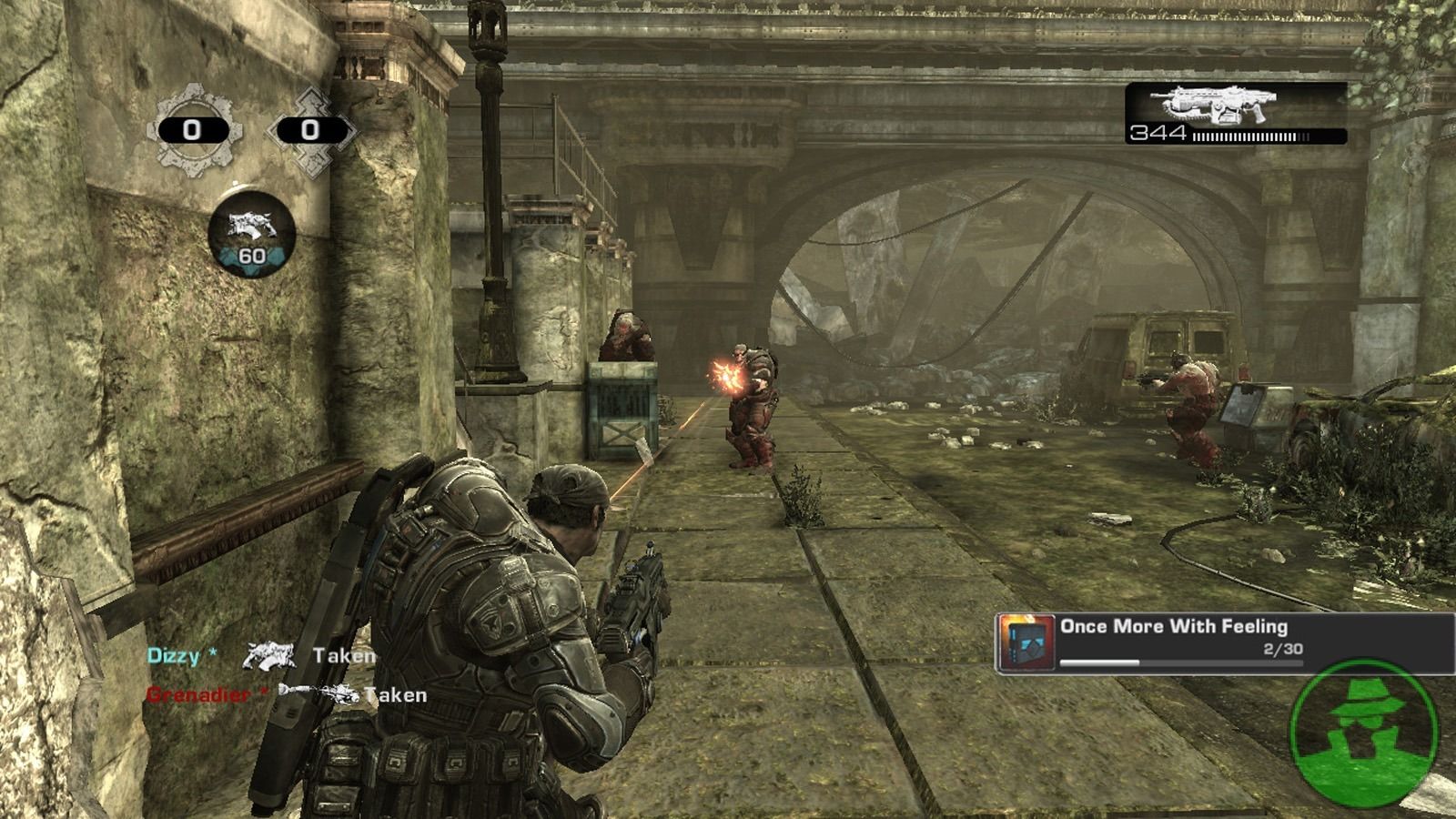1456x819 pixels.
Task: Select the circular weapon pickup icon showing 60
Action: pyautogui.click(x=251, y=234)
